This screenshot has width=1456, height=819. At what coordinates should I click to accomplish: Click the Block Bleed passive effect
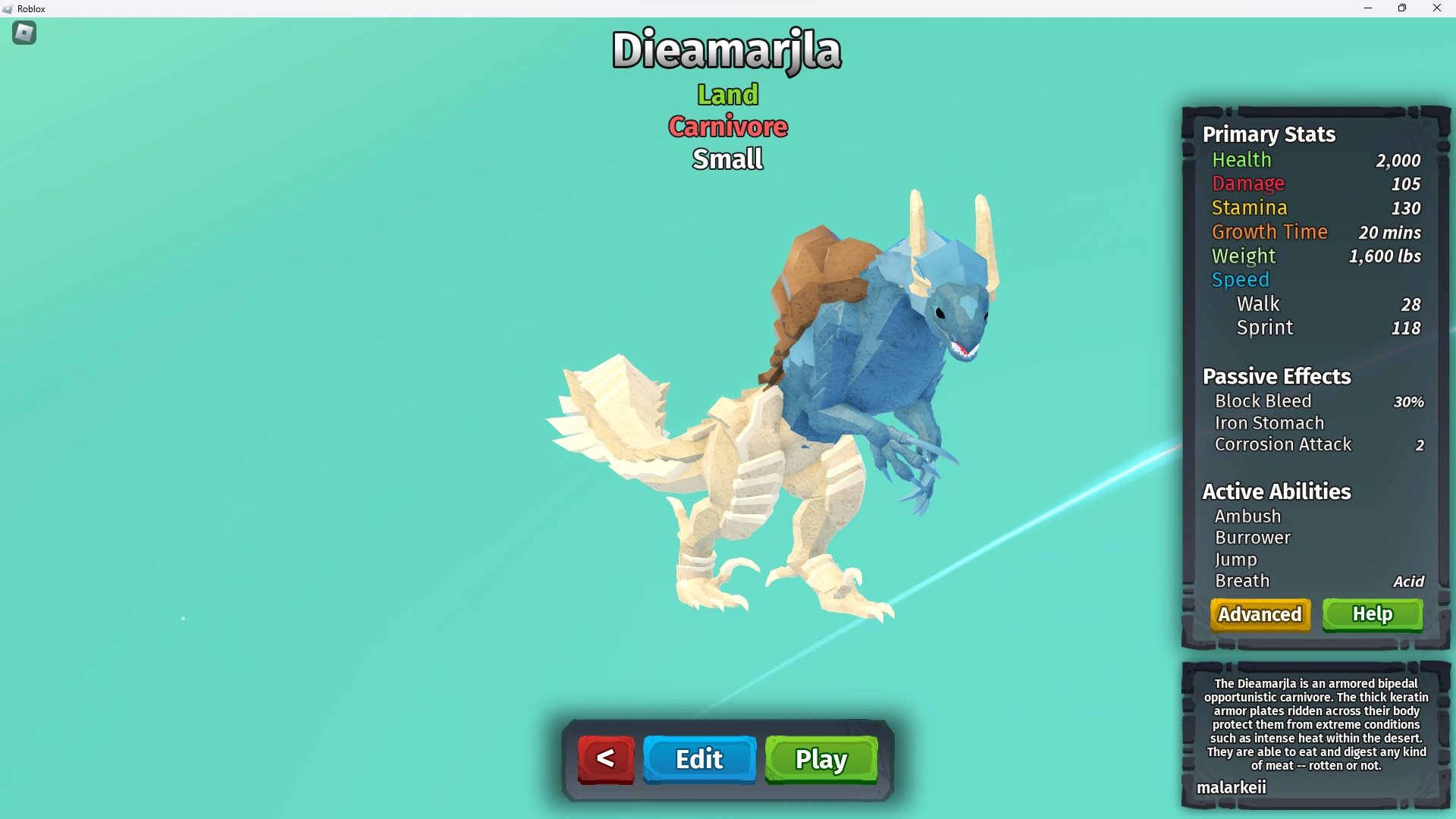pos(1263,401)
